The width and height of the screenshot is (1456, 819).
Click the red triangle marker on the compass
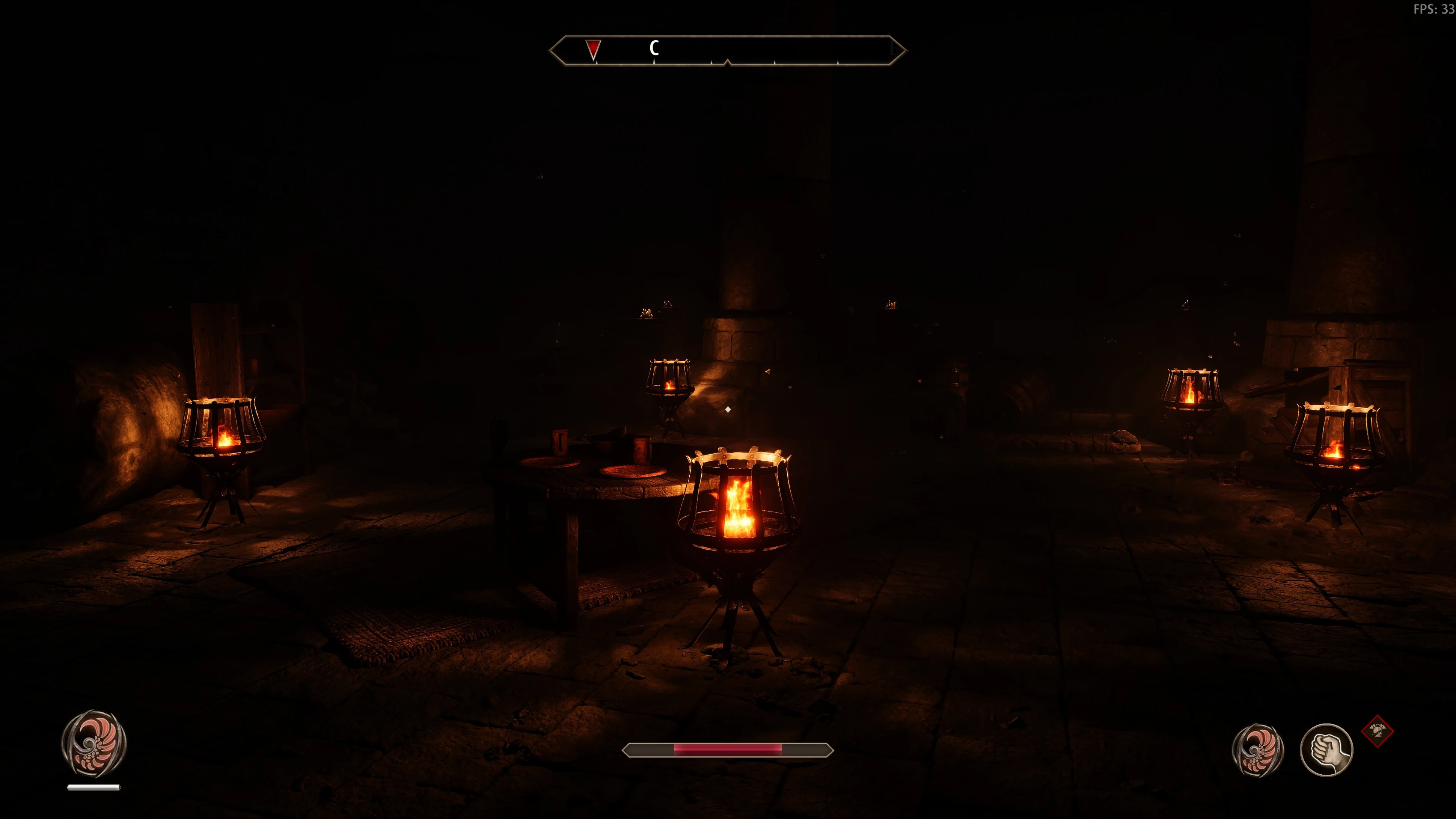[592, 49]
